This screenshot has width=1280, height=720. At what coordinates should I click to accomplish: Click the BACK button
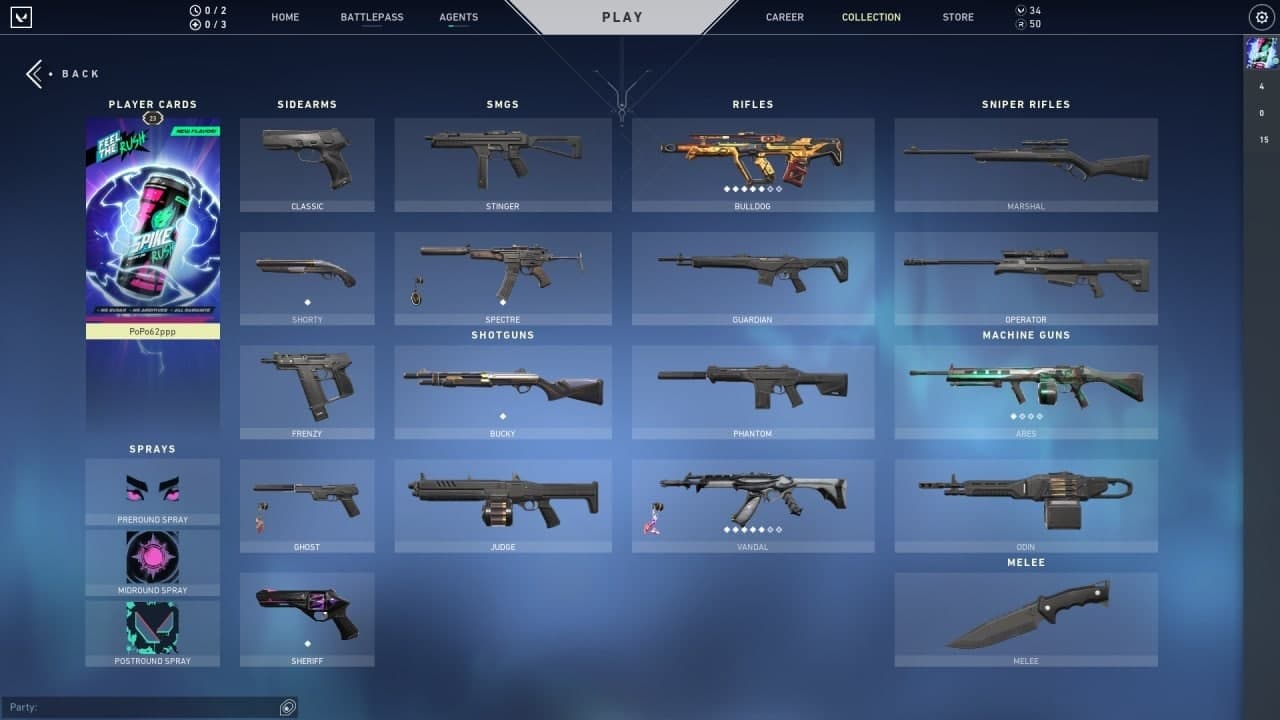80,73
